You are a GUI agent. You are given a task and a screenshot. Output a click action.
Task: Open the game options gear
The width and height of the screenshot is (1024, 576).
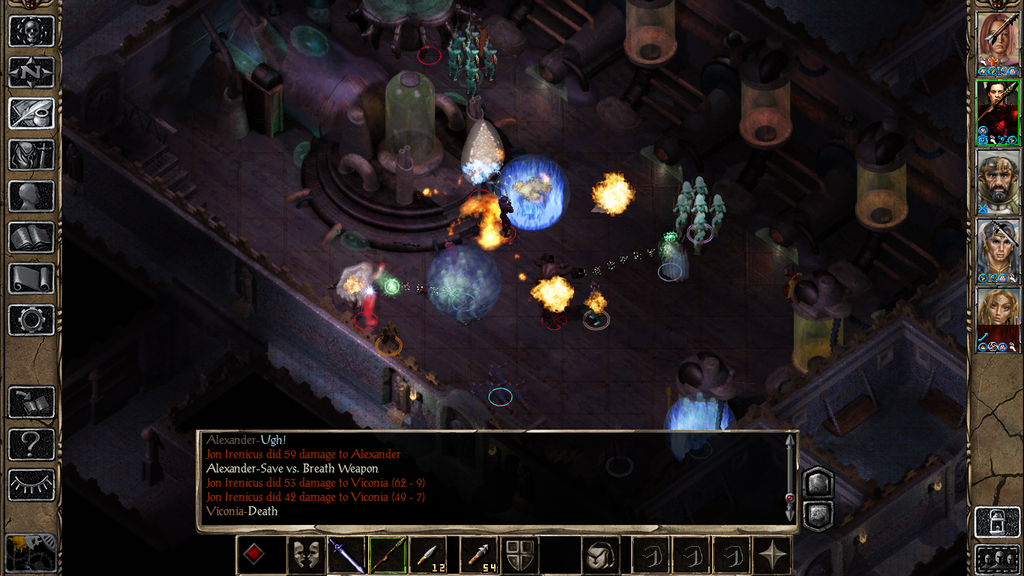(x=31, y=320)
